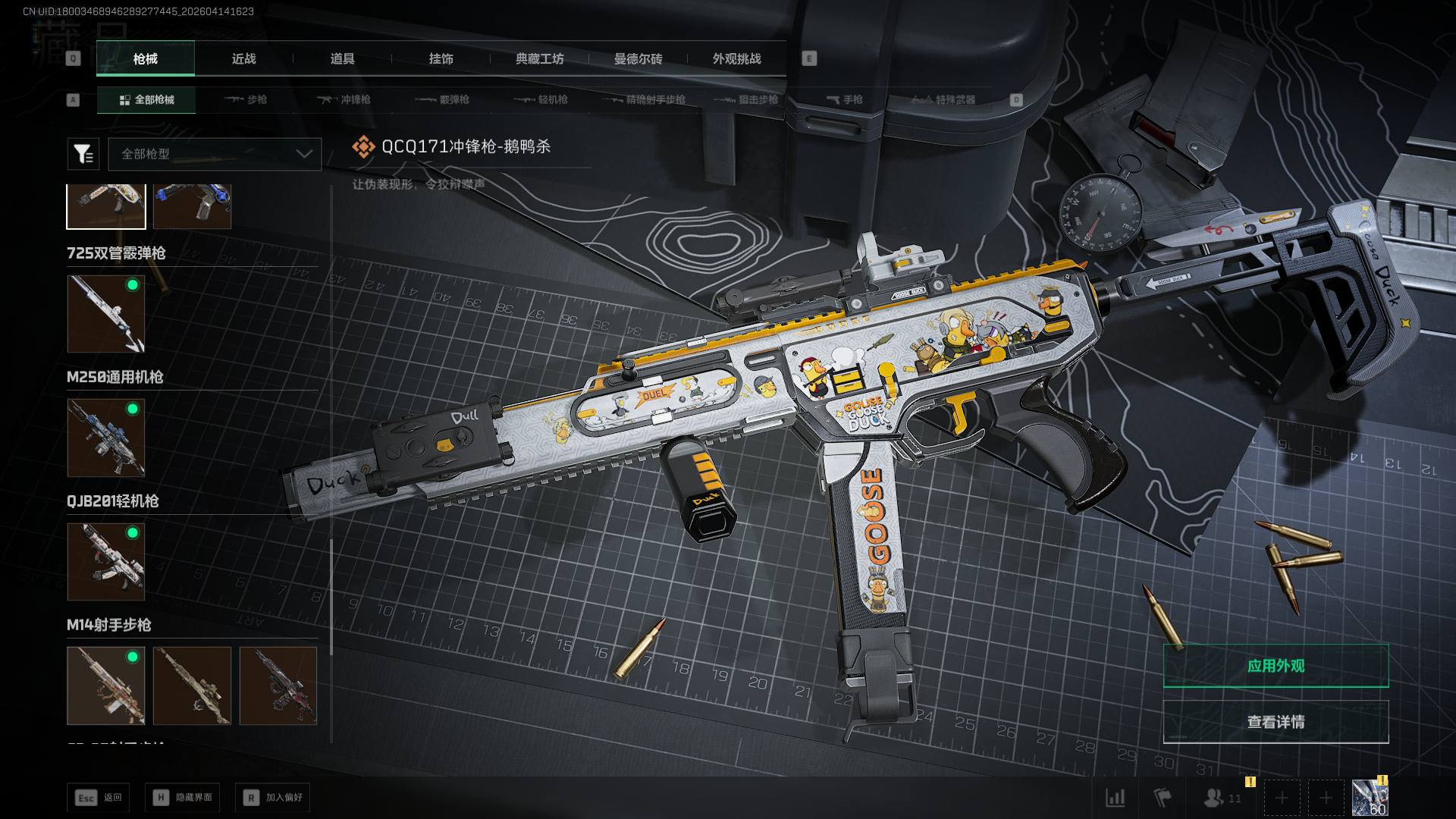
Task: Open the statistics bar chart icon
Action: pos(1115,798)
